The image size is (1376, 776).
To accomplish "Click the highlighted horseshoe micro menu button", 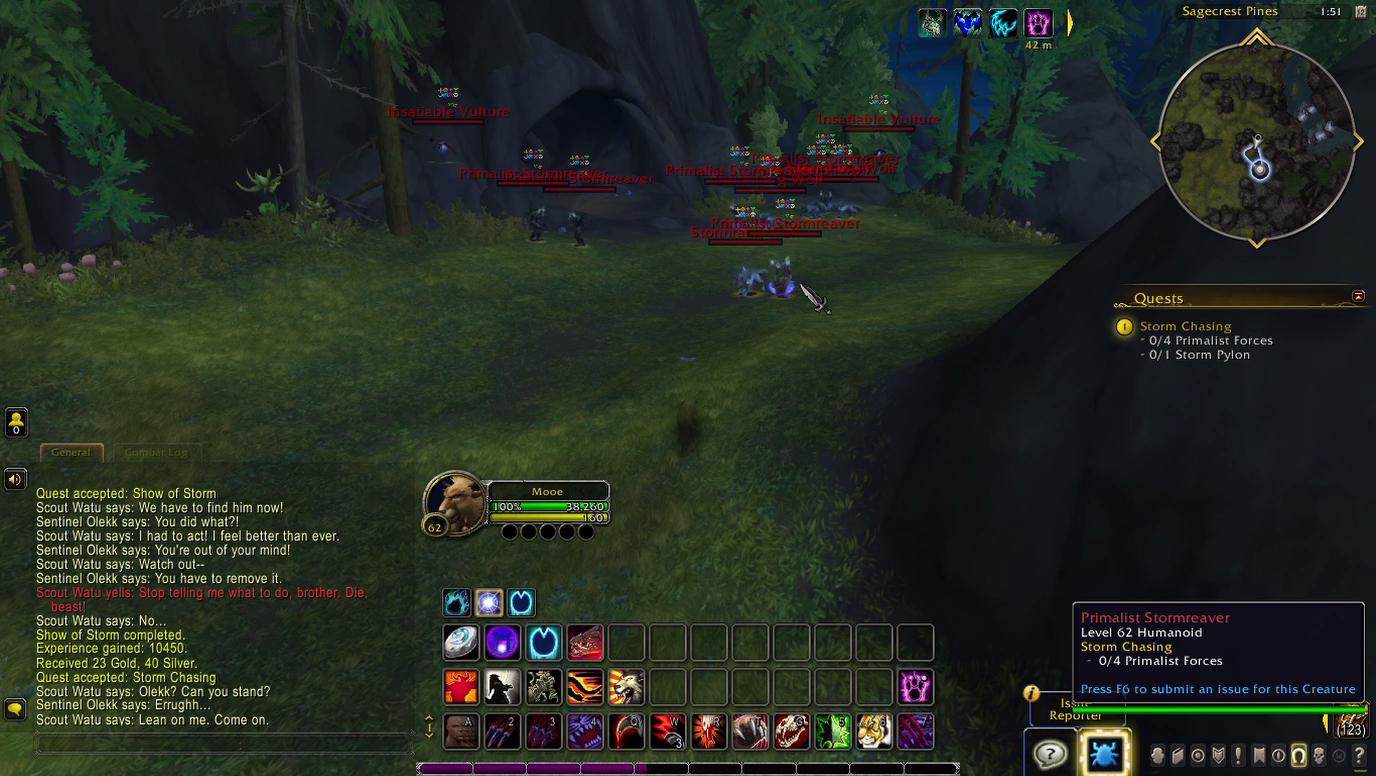I will pyautogui.click(x=1298, y=755).
